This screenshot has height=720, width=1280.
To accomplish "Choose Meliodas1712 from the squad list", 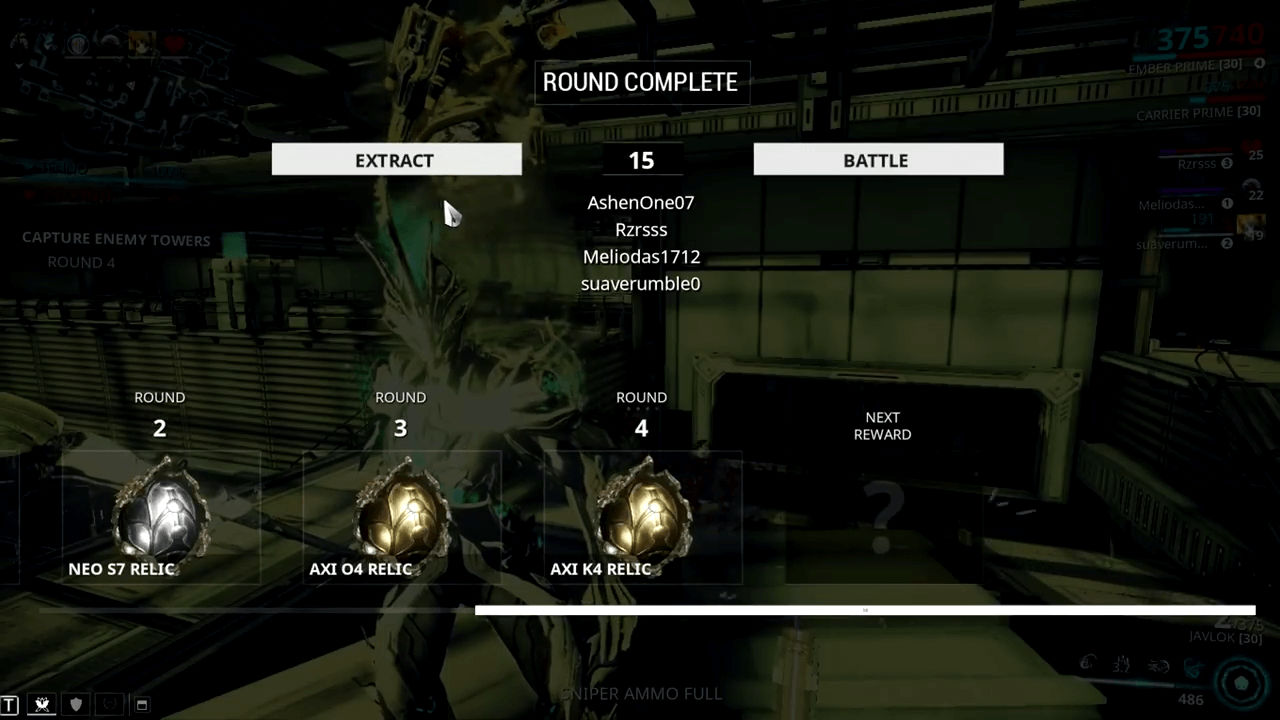I will tap(640, 257).
